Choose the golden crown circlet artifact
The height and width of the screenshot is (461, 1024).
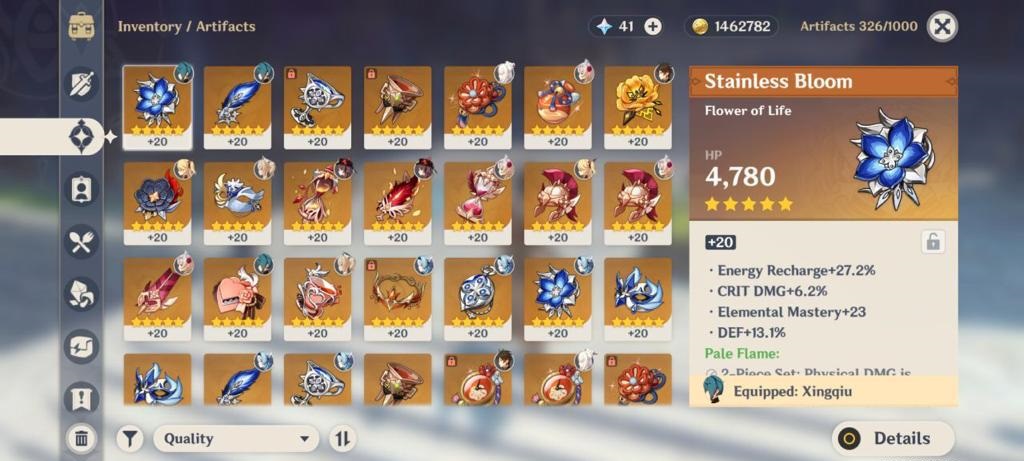pyautogui.click(x=397, y=295)
